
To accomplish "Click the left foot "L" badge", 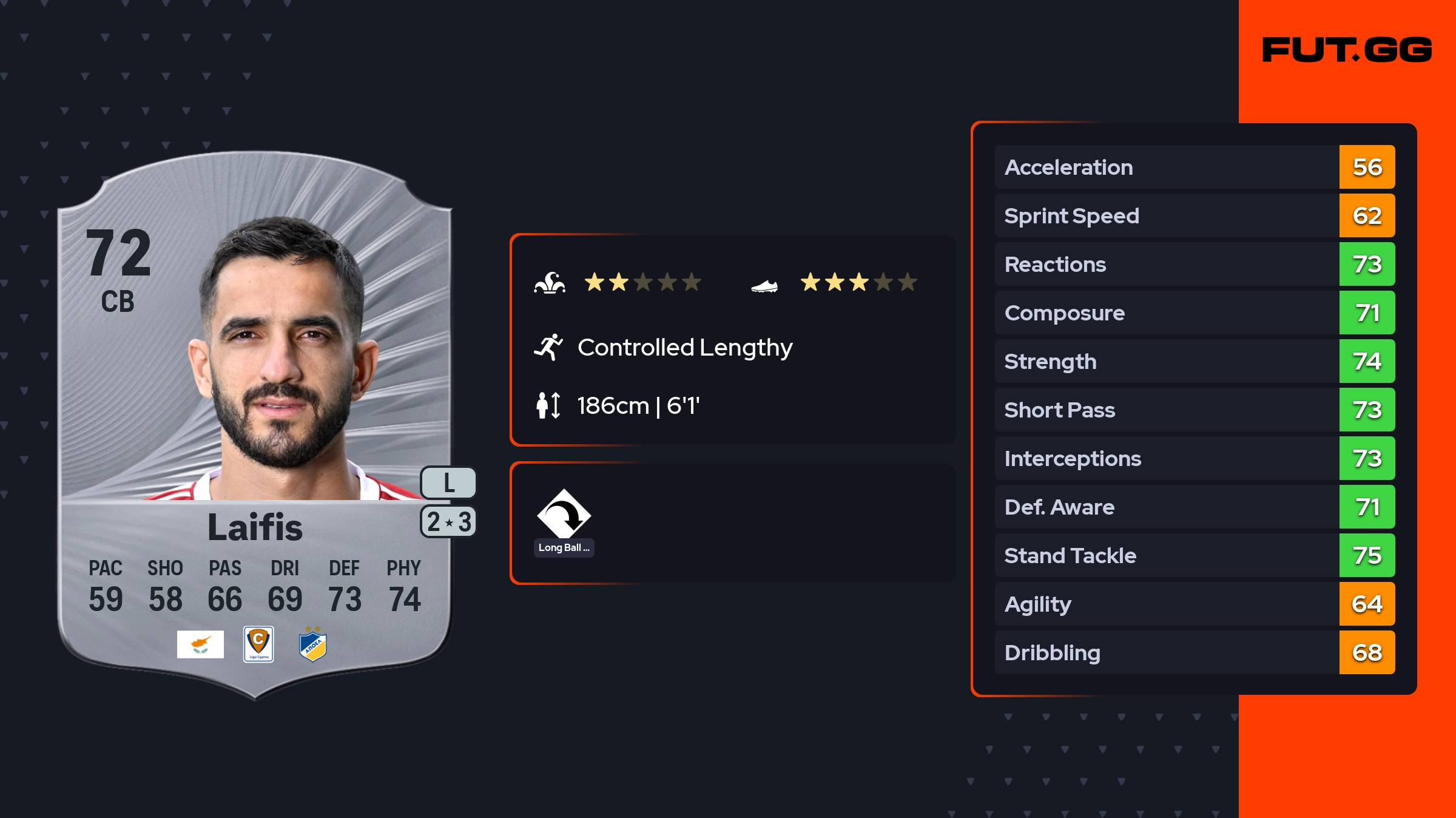I will coord(448,483).
